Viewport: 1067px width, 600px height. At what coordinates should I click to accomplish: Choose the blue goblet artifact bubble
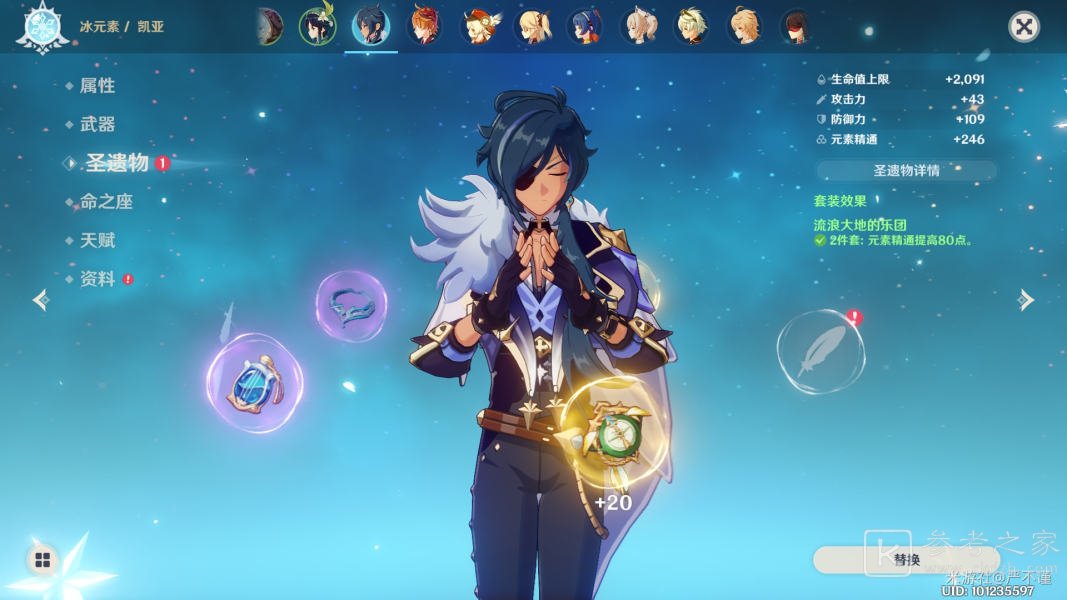coord(255,383)
